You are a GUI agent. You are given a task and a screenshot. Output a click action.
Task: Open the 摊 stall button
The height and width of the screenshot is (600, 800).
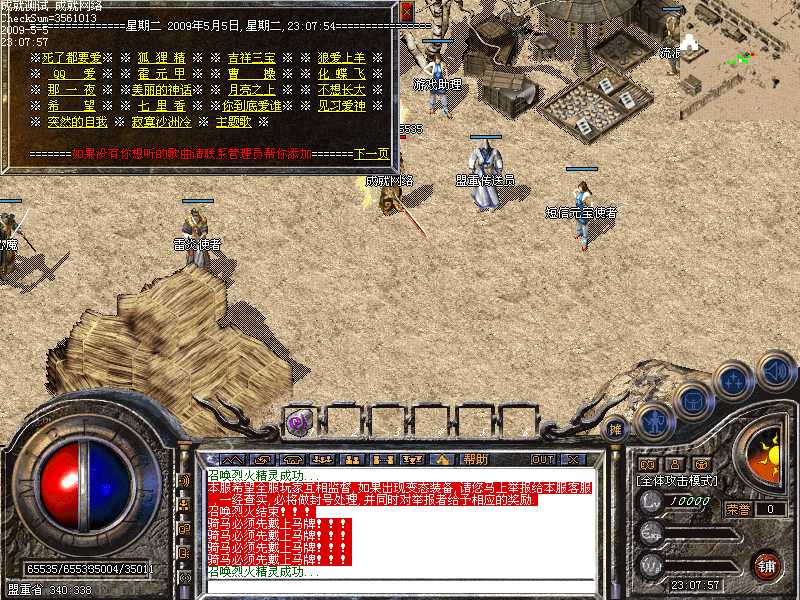pyautogui.click(x=617, y=427)
